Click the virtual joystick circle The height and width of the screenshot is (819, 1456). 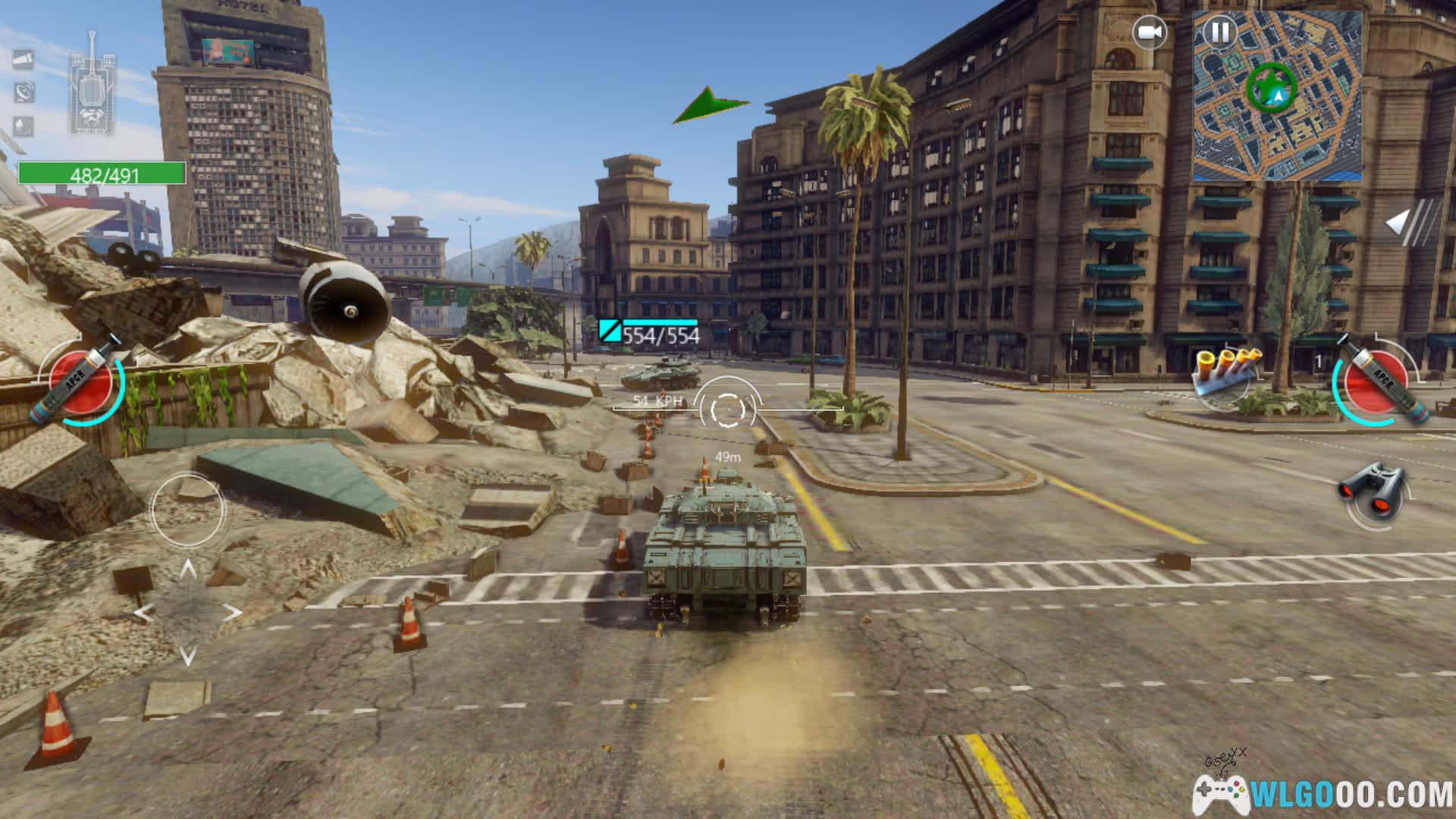pyautogui.click(x=187, y=509)
